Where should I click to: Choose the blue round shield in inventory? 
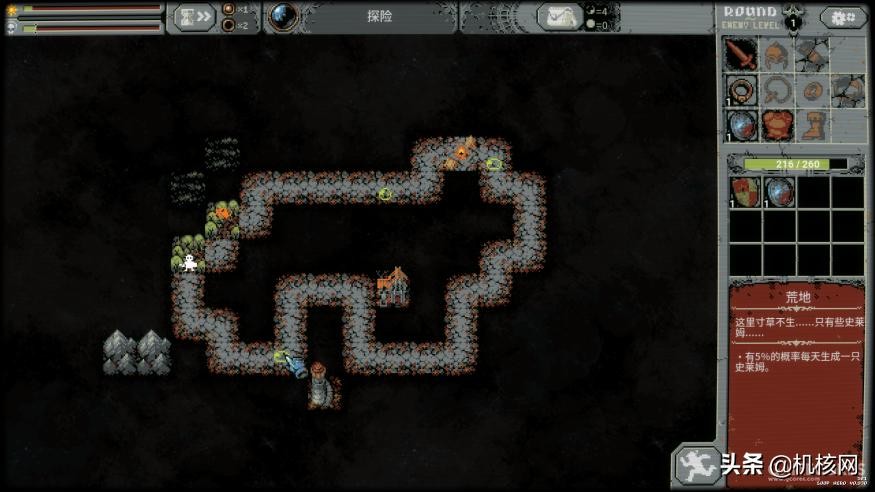778,191
